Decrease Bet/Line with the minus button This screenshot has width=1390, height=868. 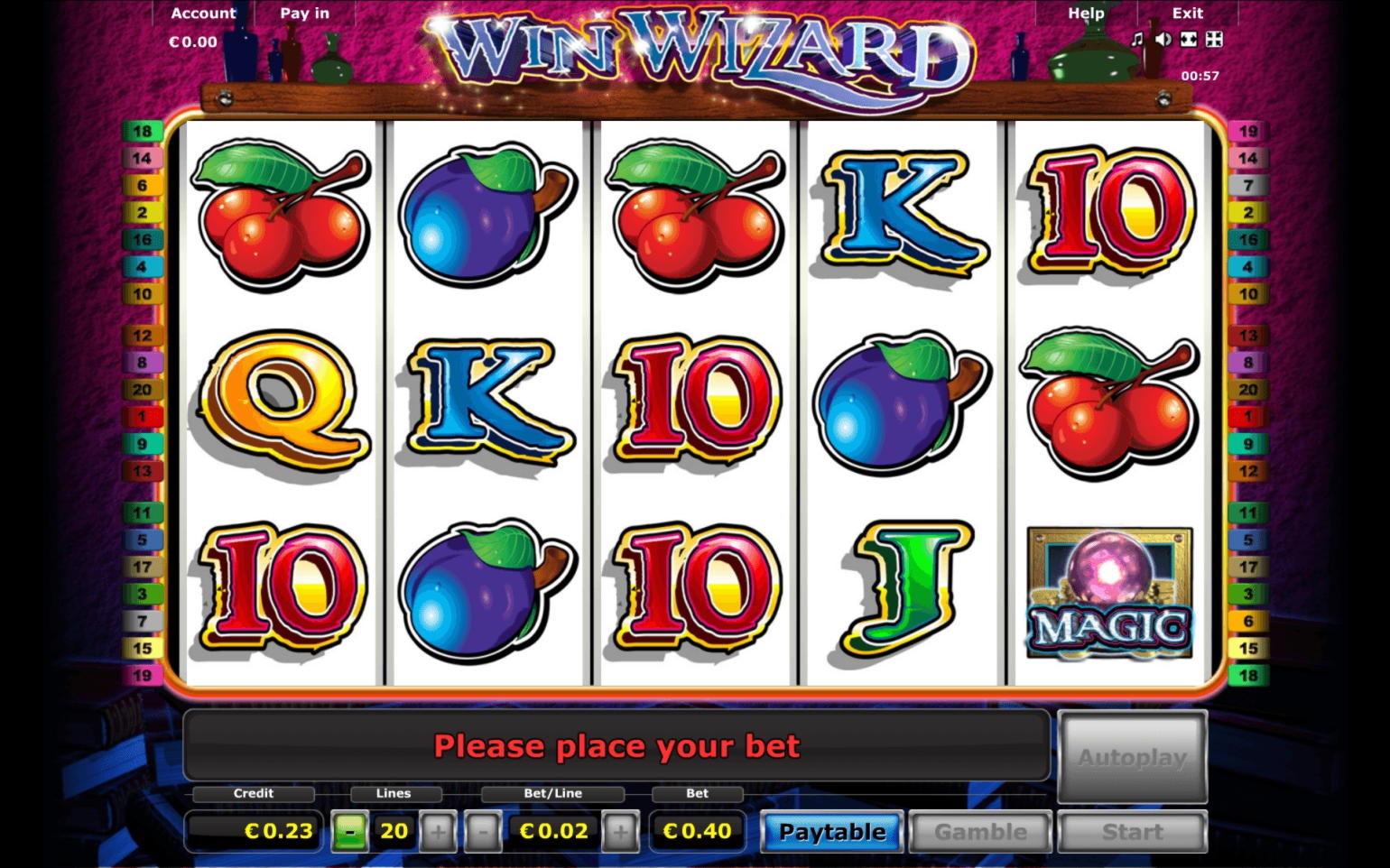pos(485,830)
